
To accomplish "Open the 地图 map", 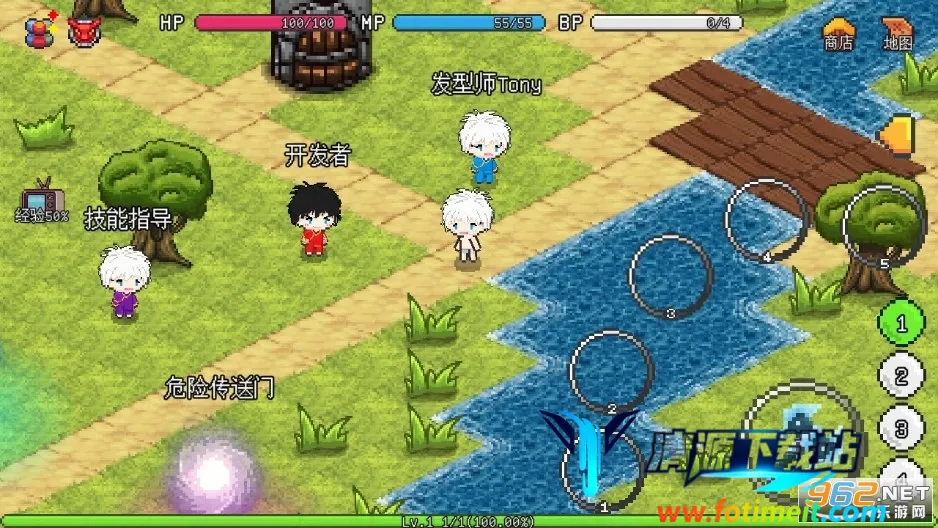I will (897, 33).
